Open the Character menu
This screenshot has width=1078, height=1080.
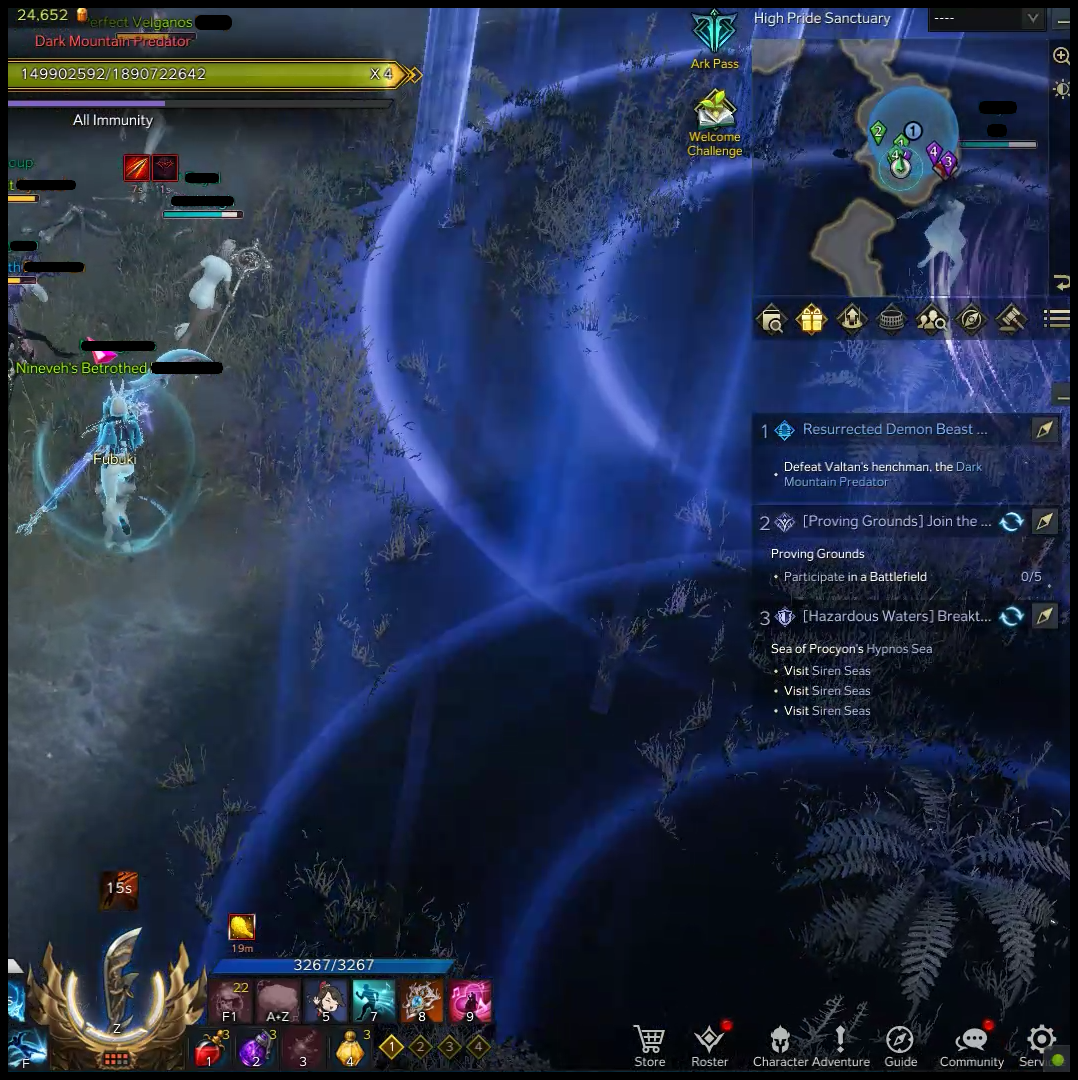[780, 1045]
